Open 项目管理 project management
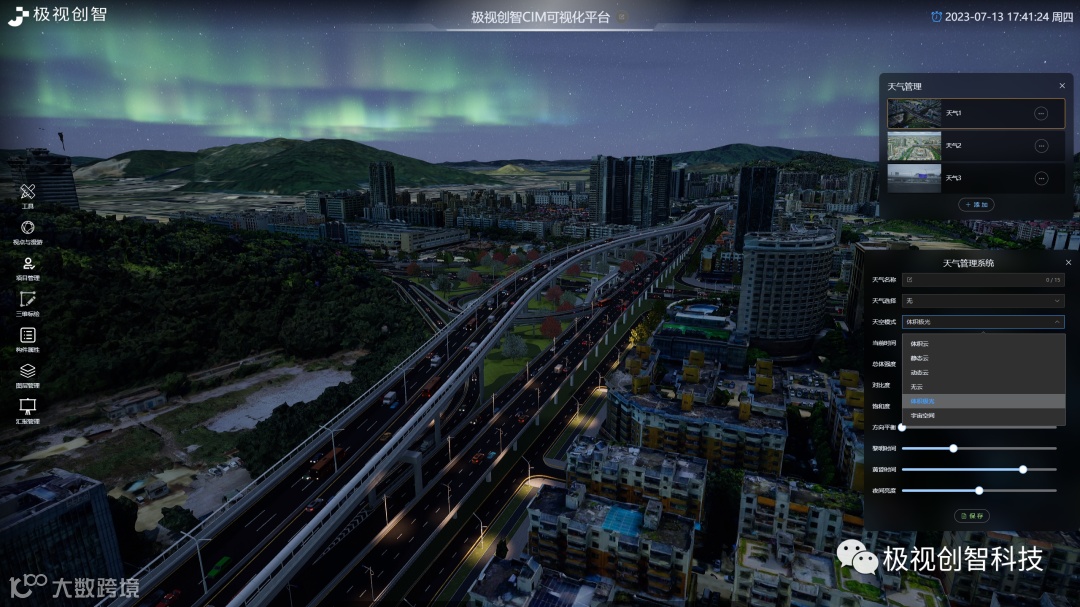The image size is (1080, 607). tap(28, 264)
